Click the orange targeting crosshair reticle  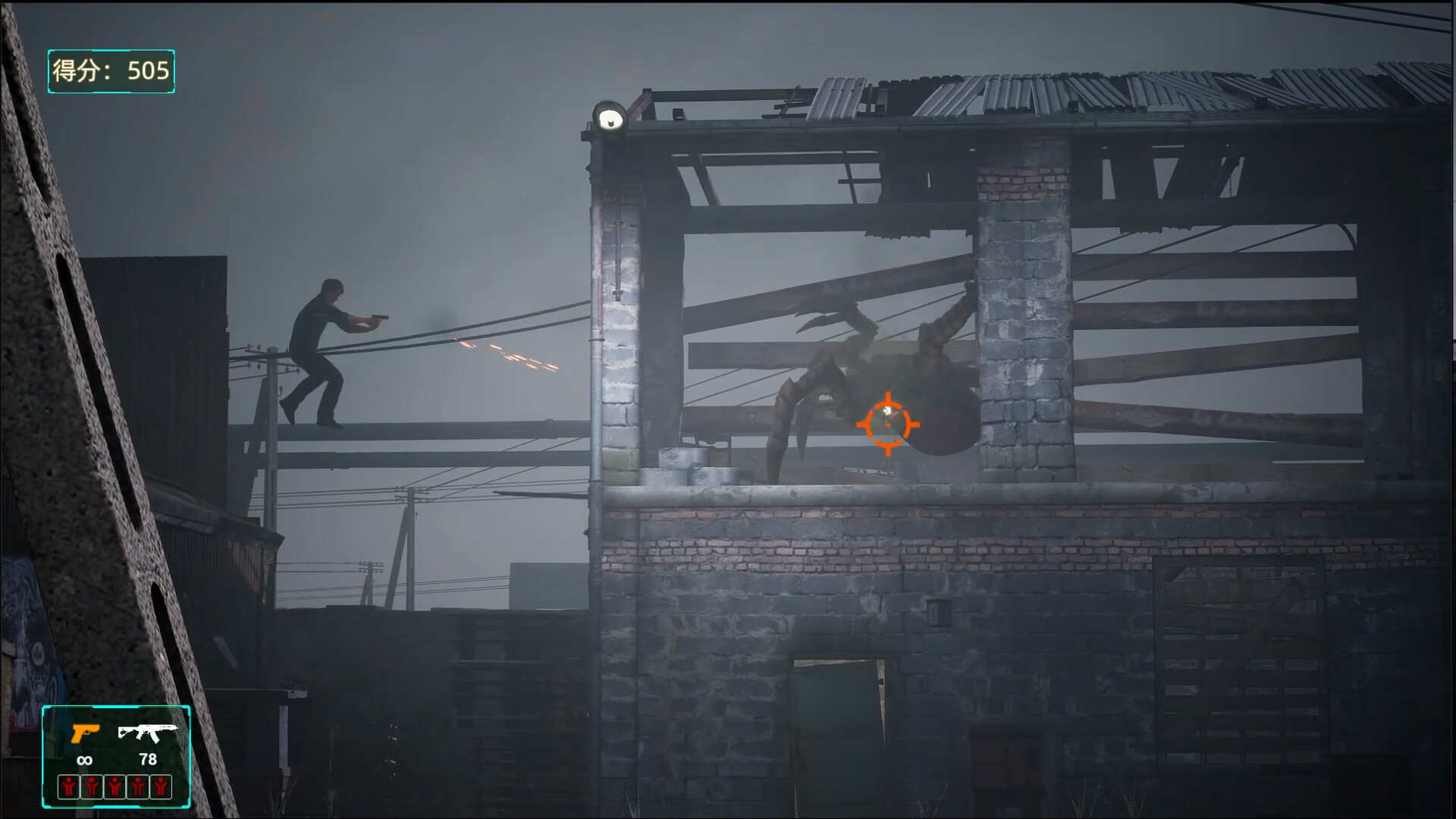coord(889,425)
